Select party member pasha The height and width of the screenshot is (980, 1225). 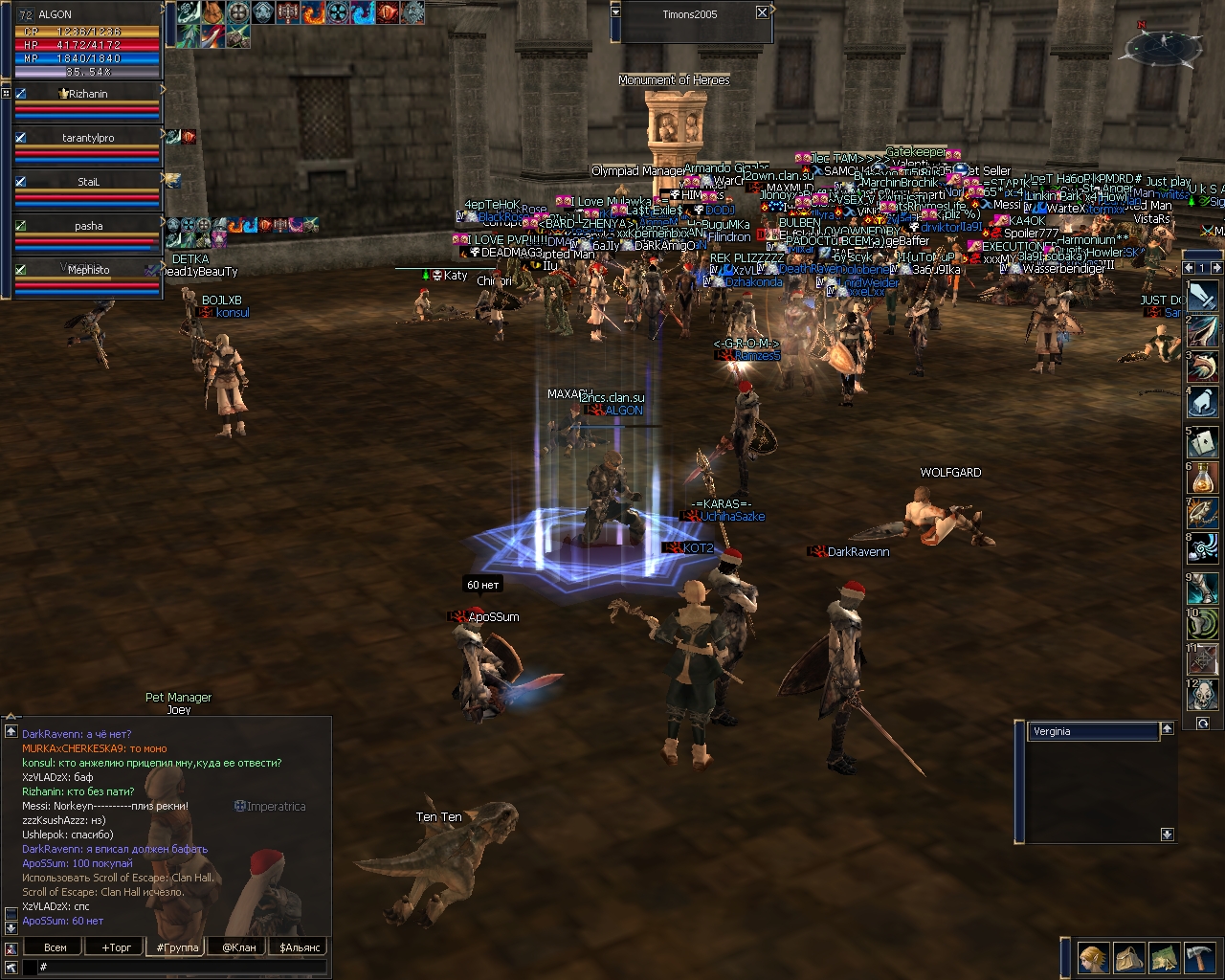(88, 227)
